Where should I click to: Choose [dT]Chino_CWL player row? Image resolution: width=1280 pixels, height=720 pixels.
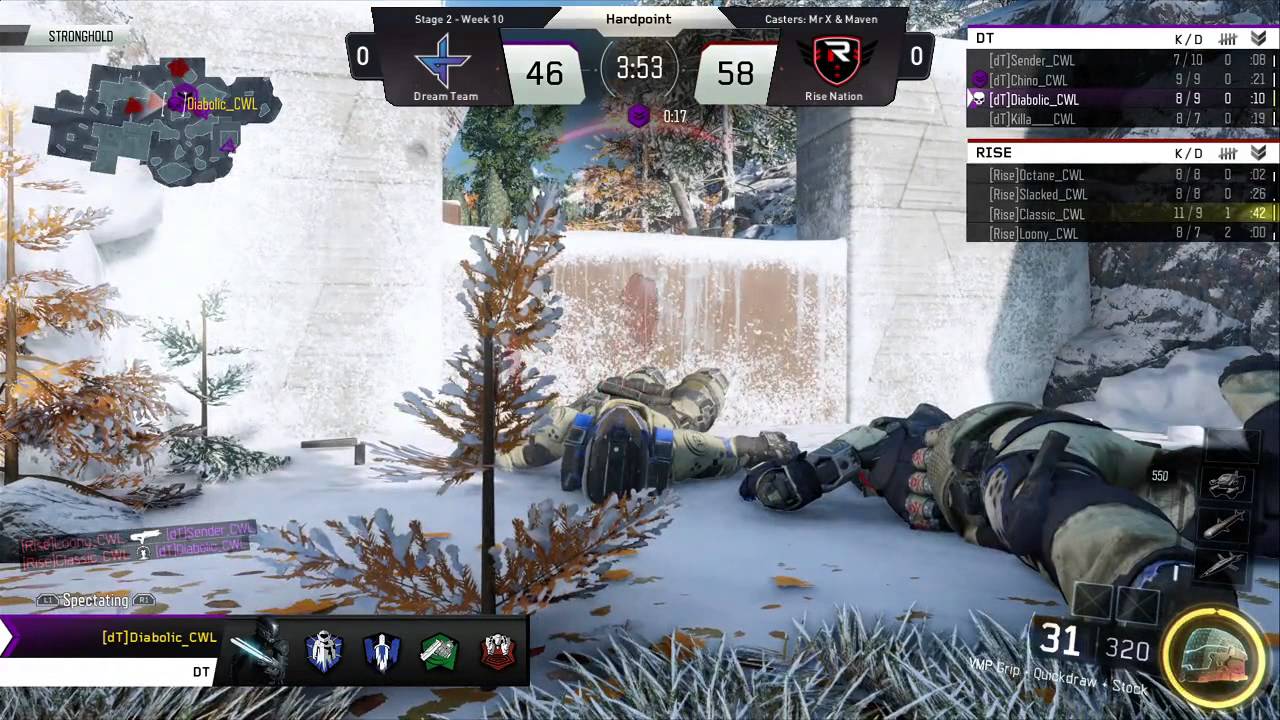(1028, 80)
